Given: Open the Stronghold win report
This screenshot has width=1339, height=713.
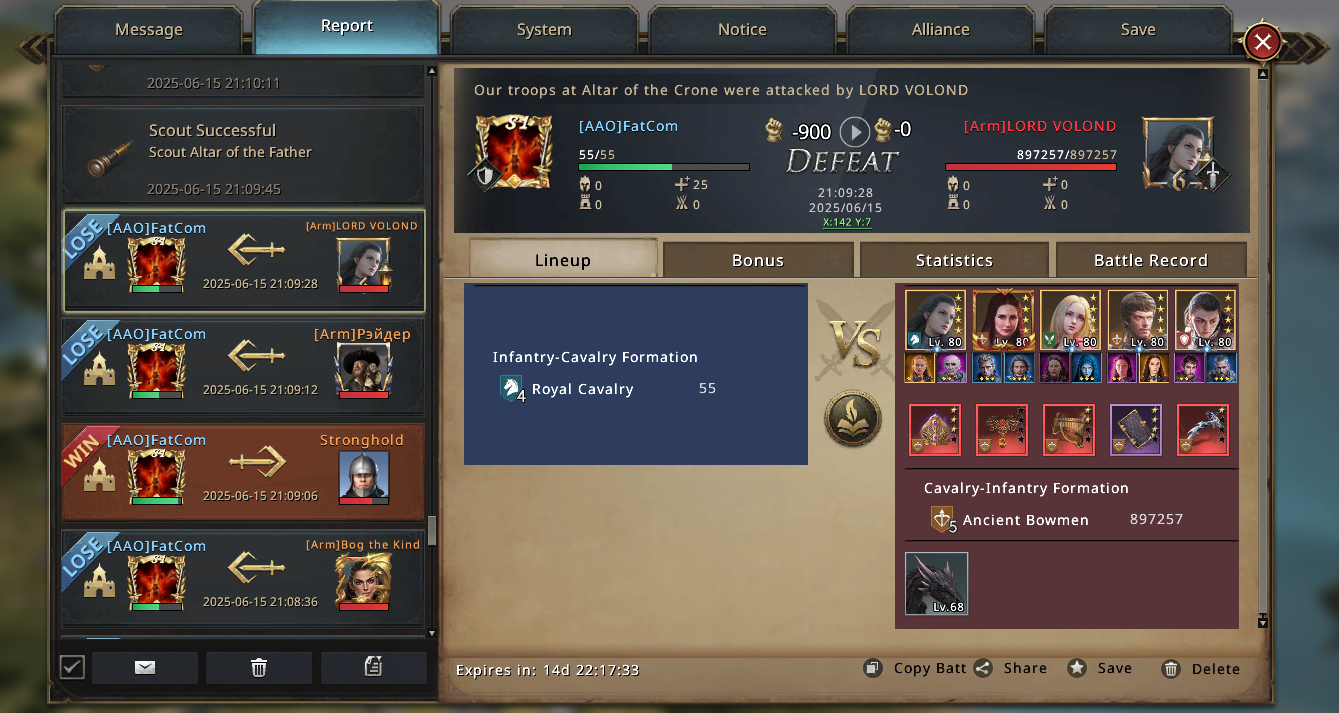Looking at the screenshot, I should coord(243,472).
